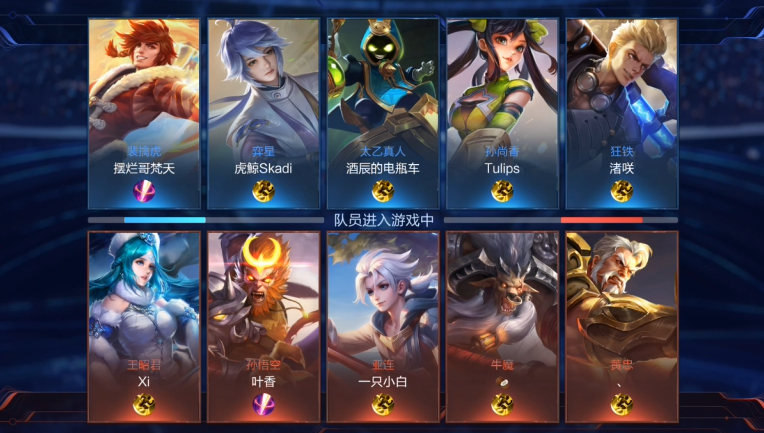
Task: Select 摆烂哥梵天's 裴擒虎 player card
Action: 144,112
